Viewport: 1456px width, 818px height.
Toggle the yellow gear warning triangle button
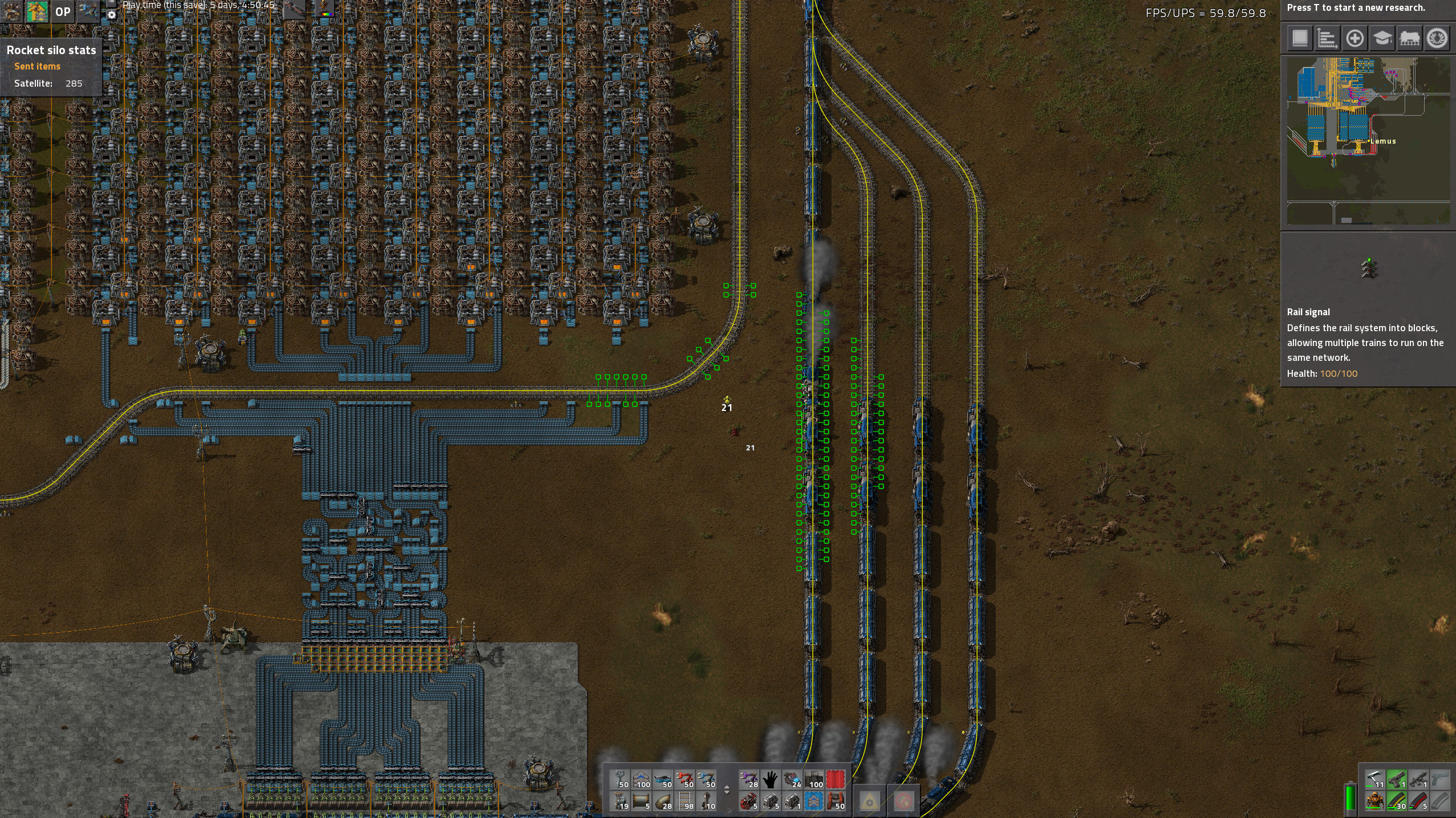(x=869, y=801)
